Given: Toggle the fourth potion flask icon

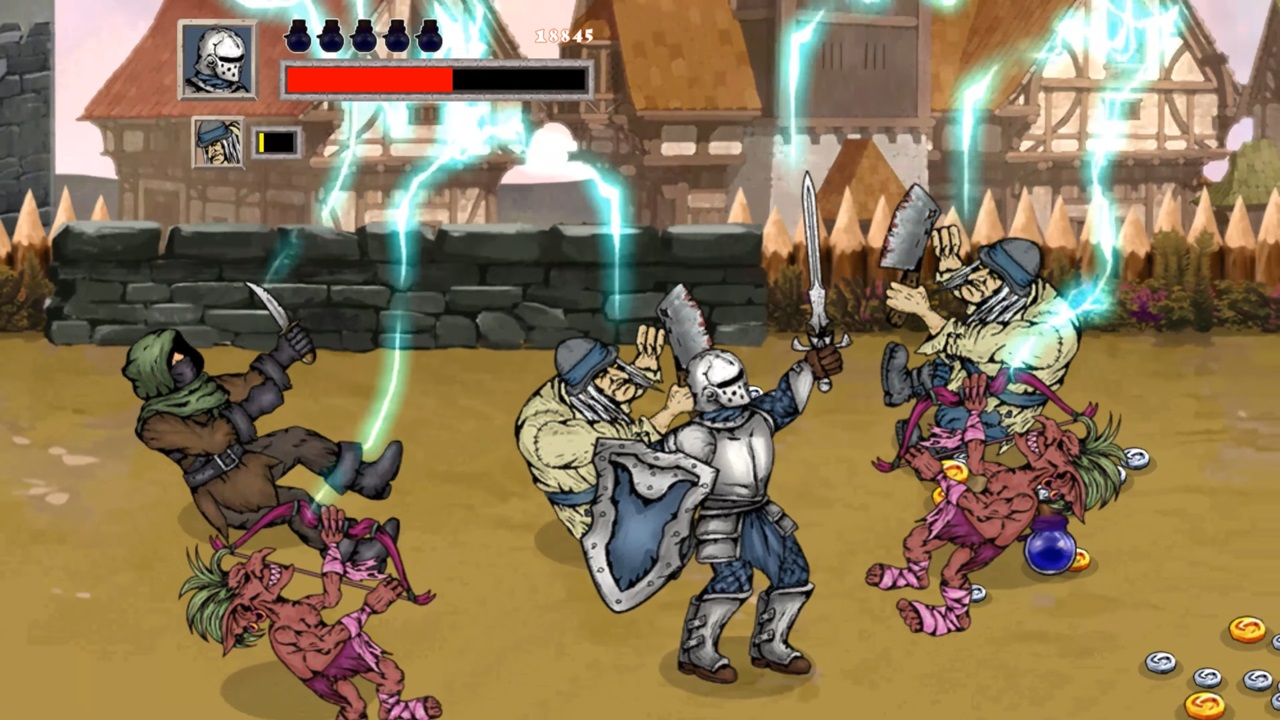Looking at the screenshot, I should pos(399,37).
